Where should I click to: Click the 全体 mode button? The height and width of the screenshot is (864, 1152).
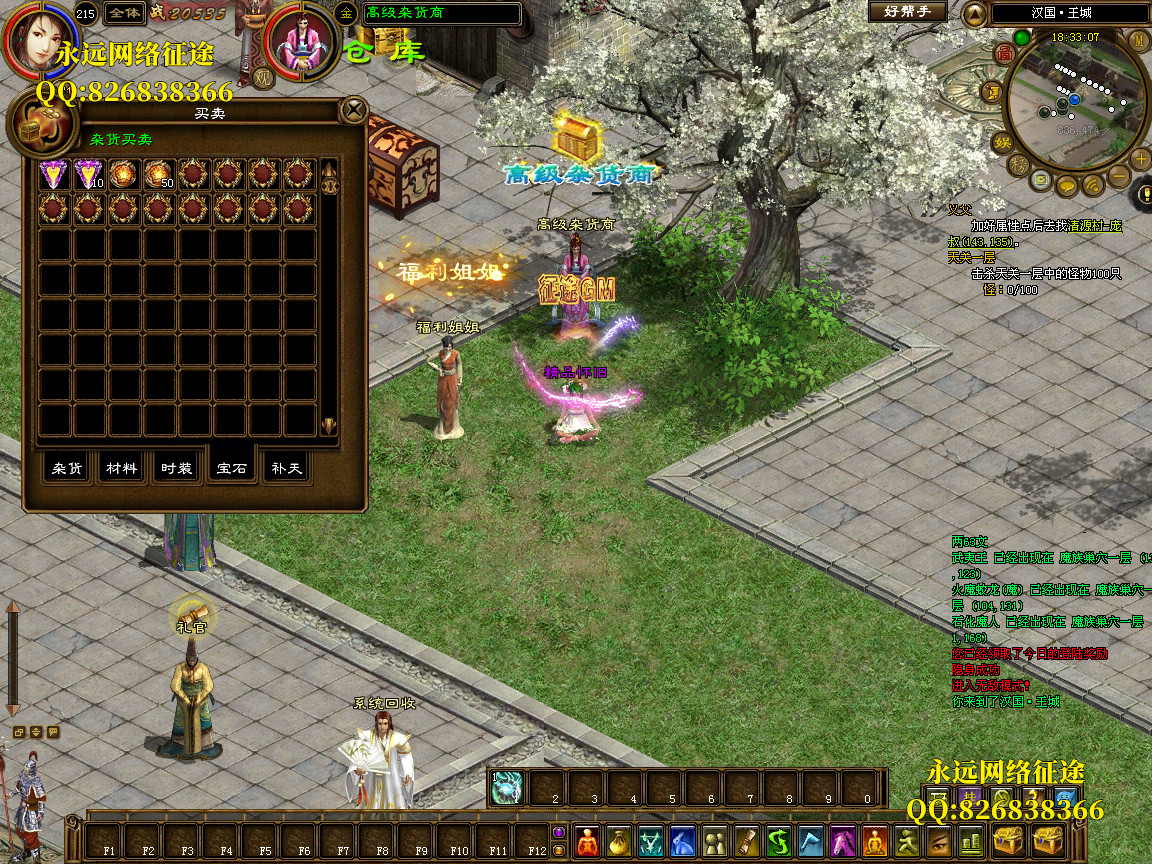coord(124,13)
